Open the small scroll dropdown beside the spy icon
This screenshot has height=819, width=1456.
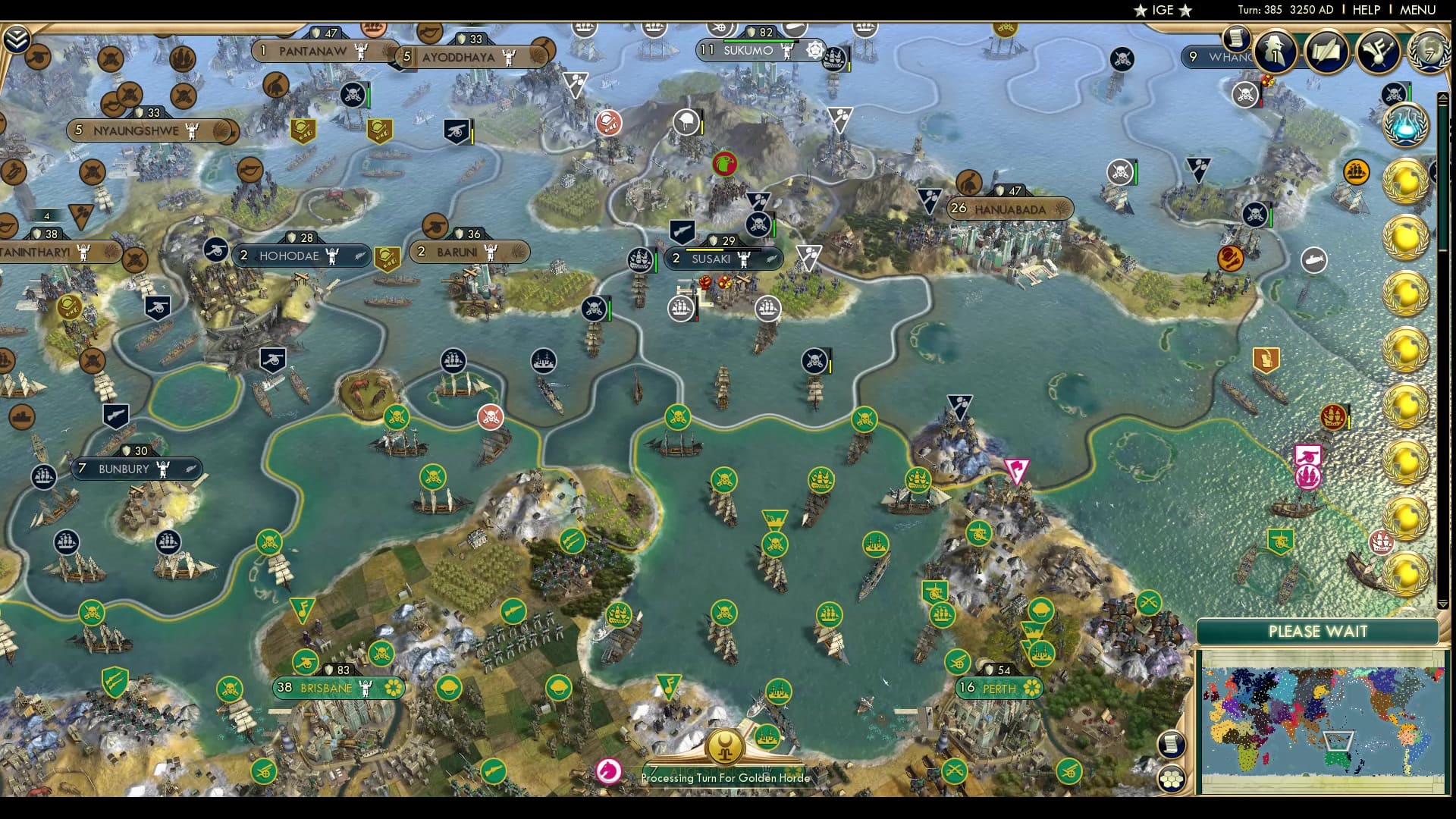click(x=1236, y=38)
